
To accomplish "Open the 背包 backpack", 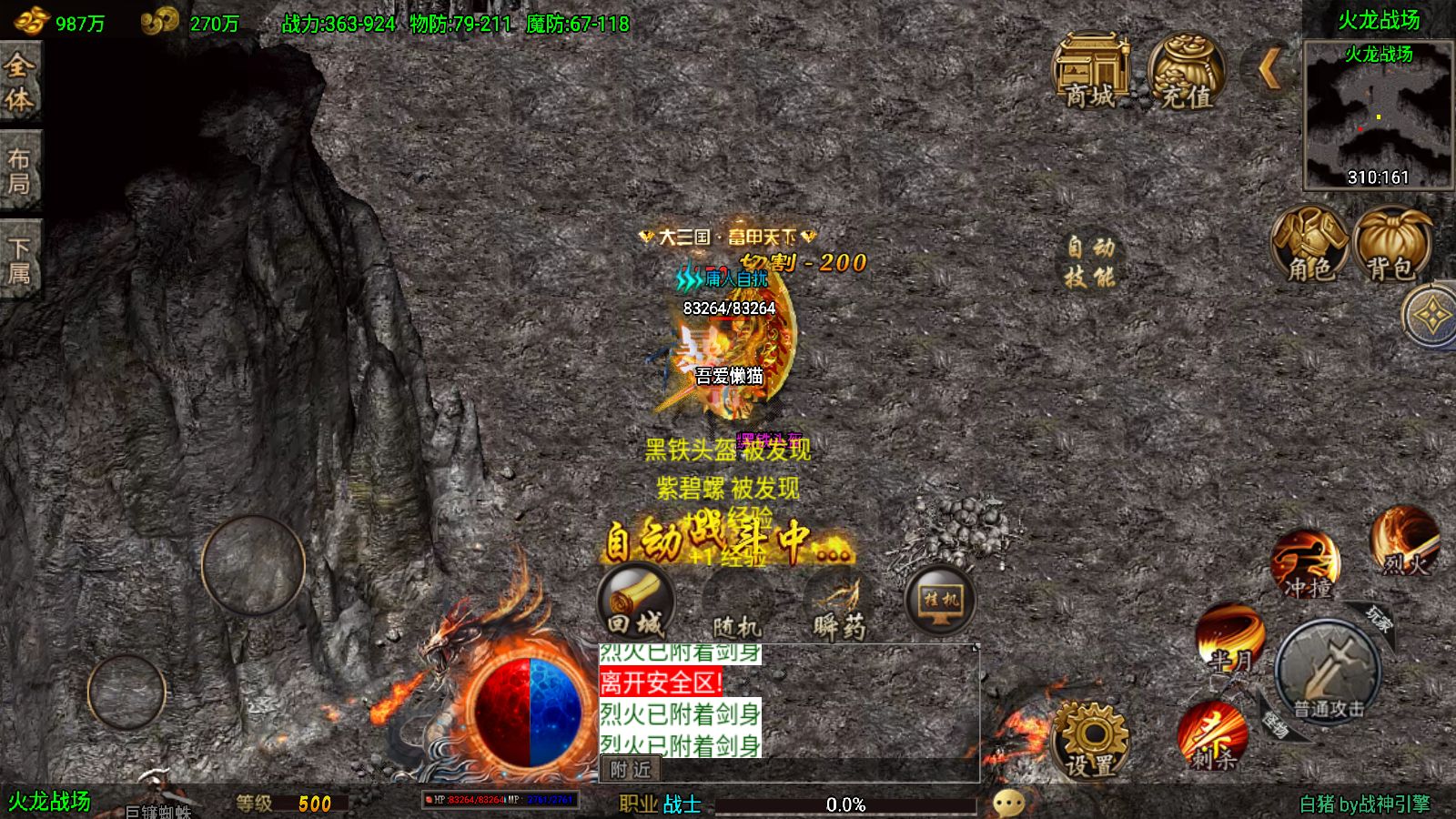I will click(x=1390, y=245).
